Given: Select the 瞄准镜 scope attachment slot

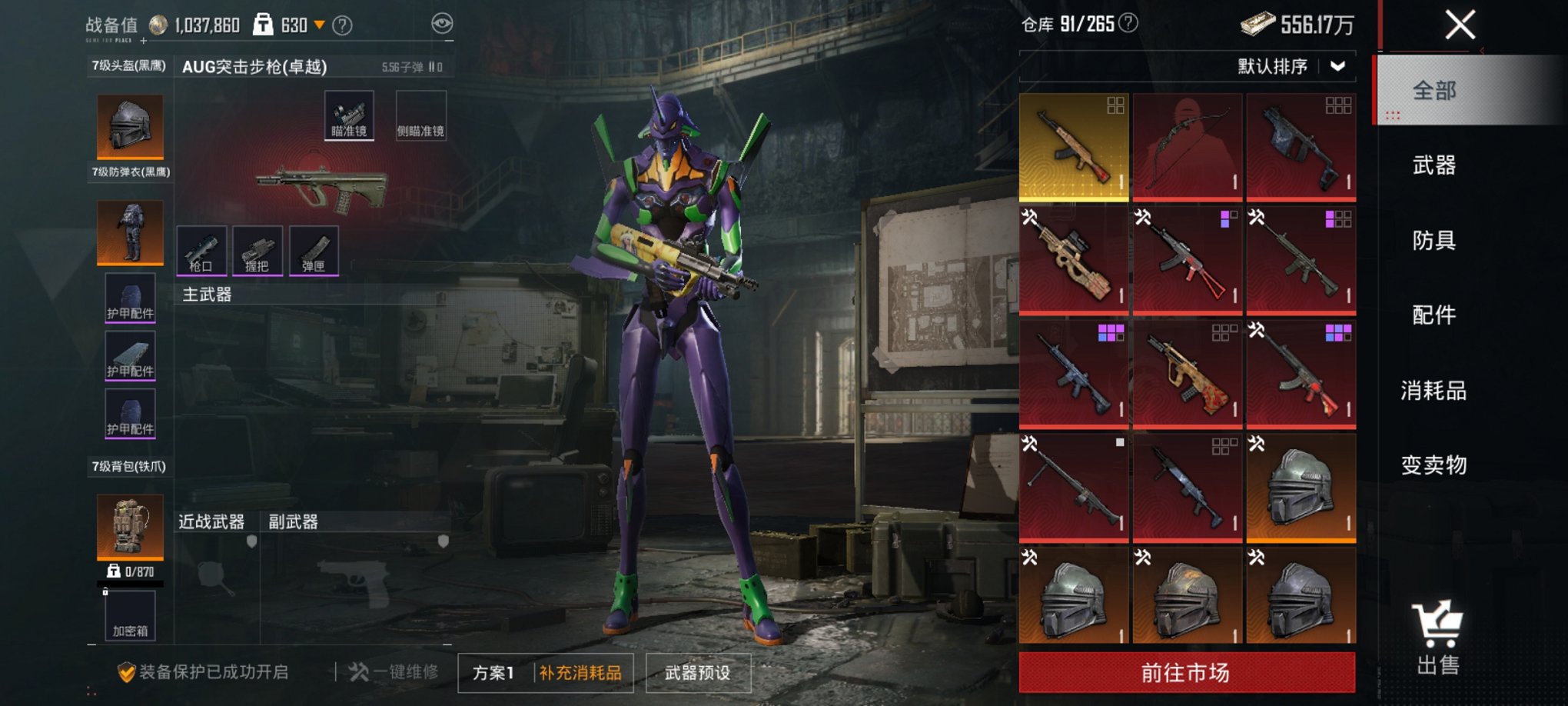Looking at the screenshot, I should pyautogui.click(x=349, y=115).
